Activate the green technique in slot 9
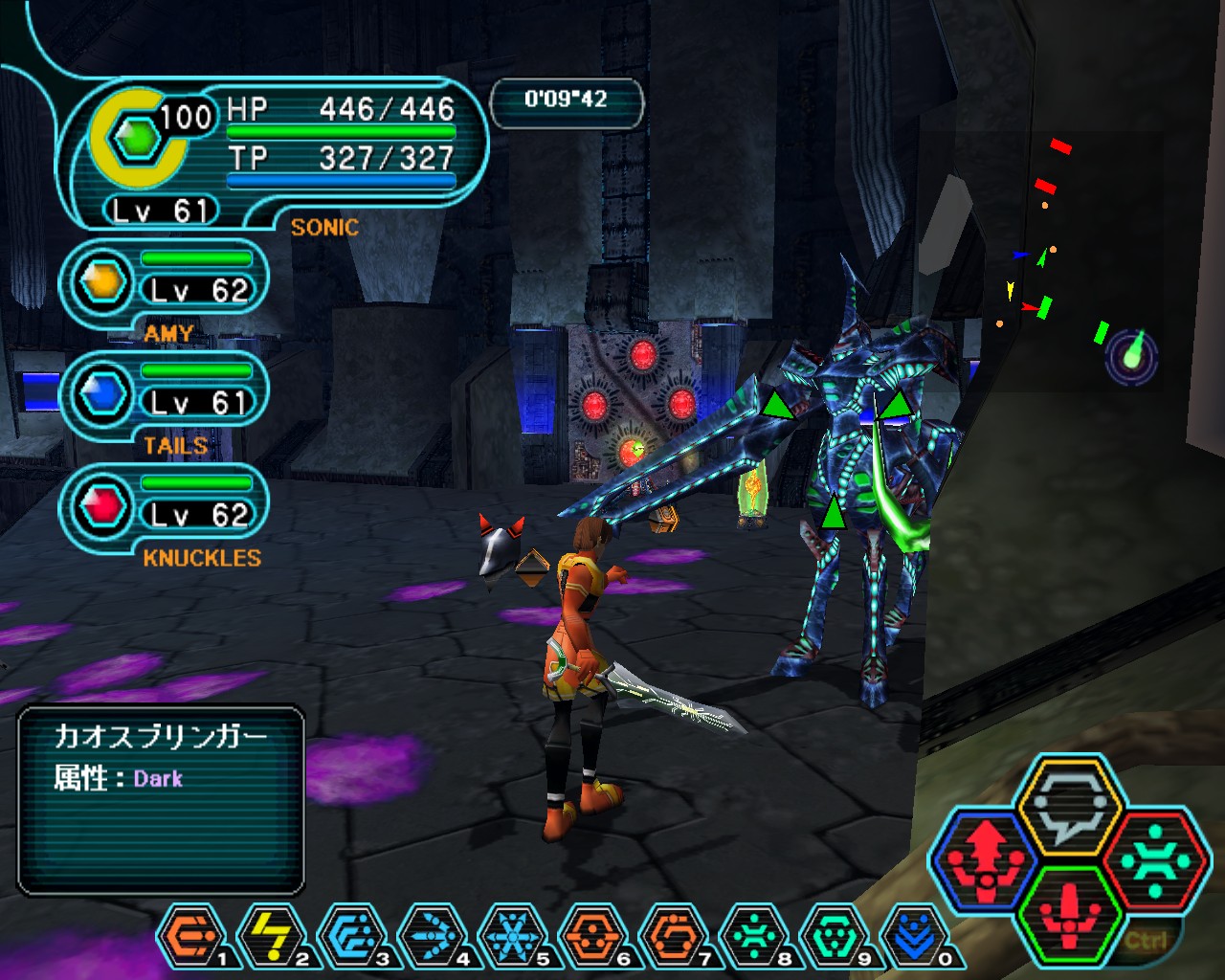The height and width of the screenshot is (980, 1225). pyautogui.click(x=835, y=936)
